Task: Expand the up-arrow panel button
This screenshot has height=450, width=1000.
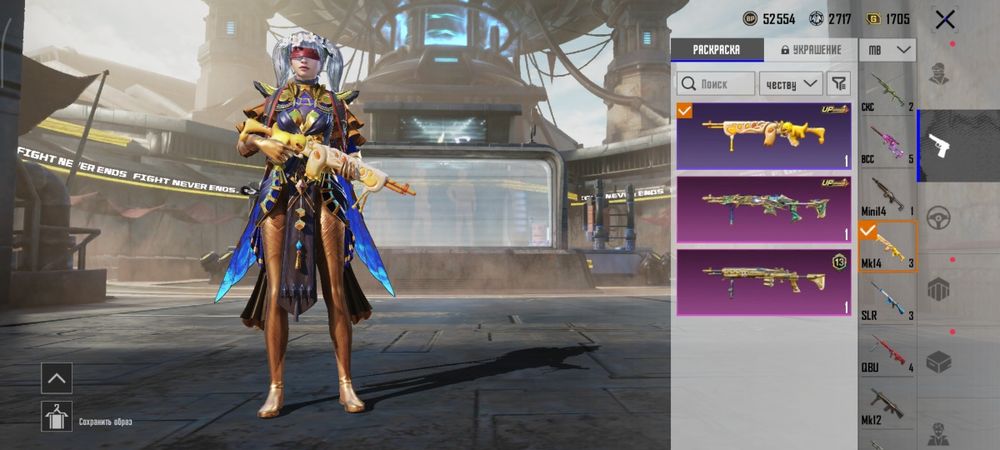Action: click(56, 378)
